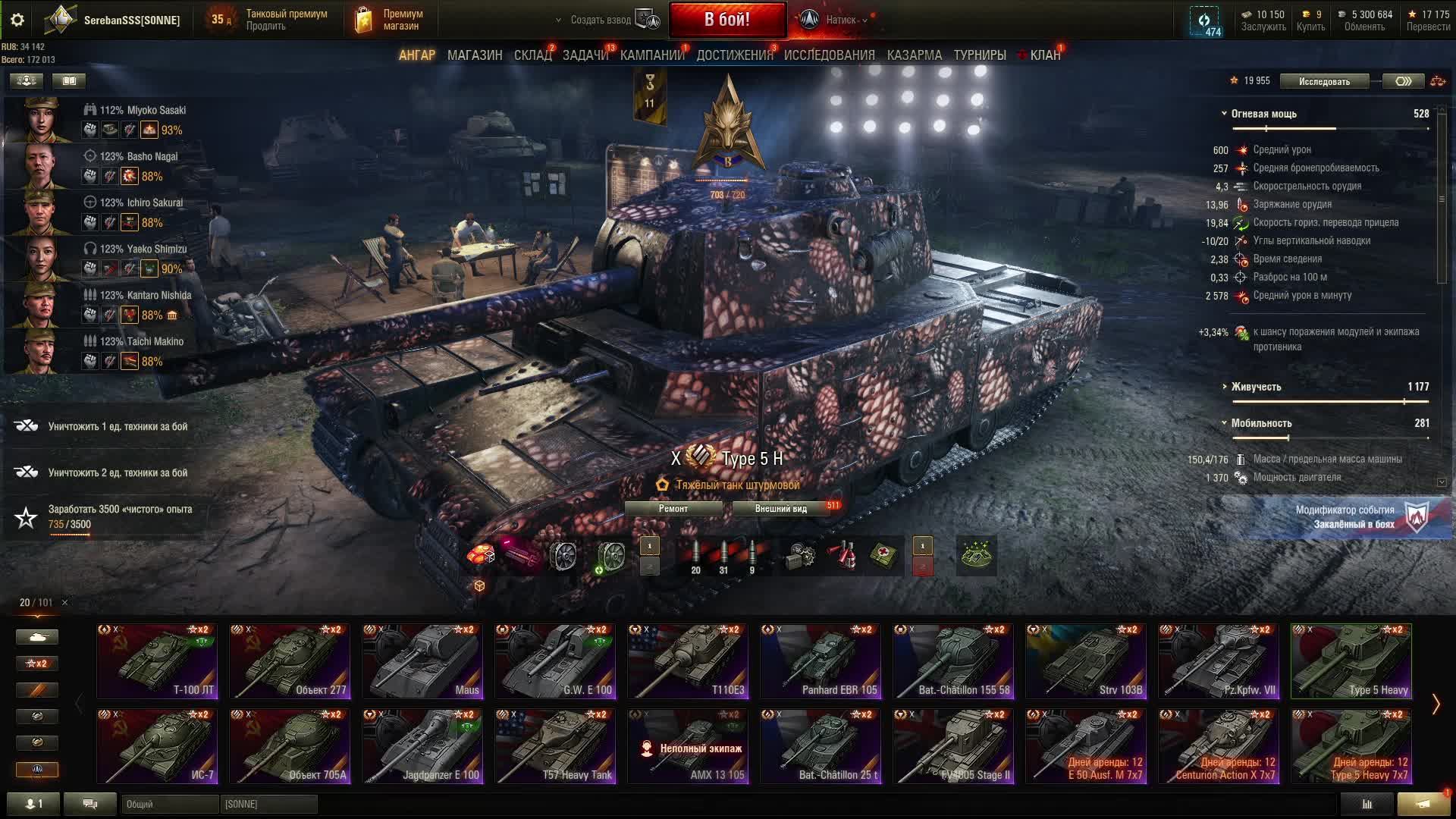The width and height of the screenshot is (1456, 819).
Task: Click the Ремонт button
Action: point(673,509)
